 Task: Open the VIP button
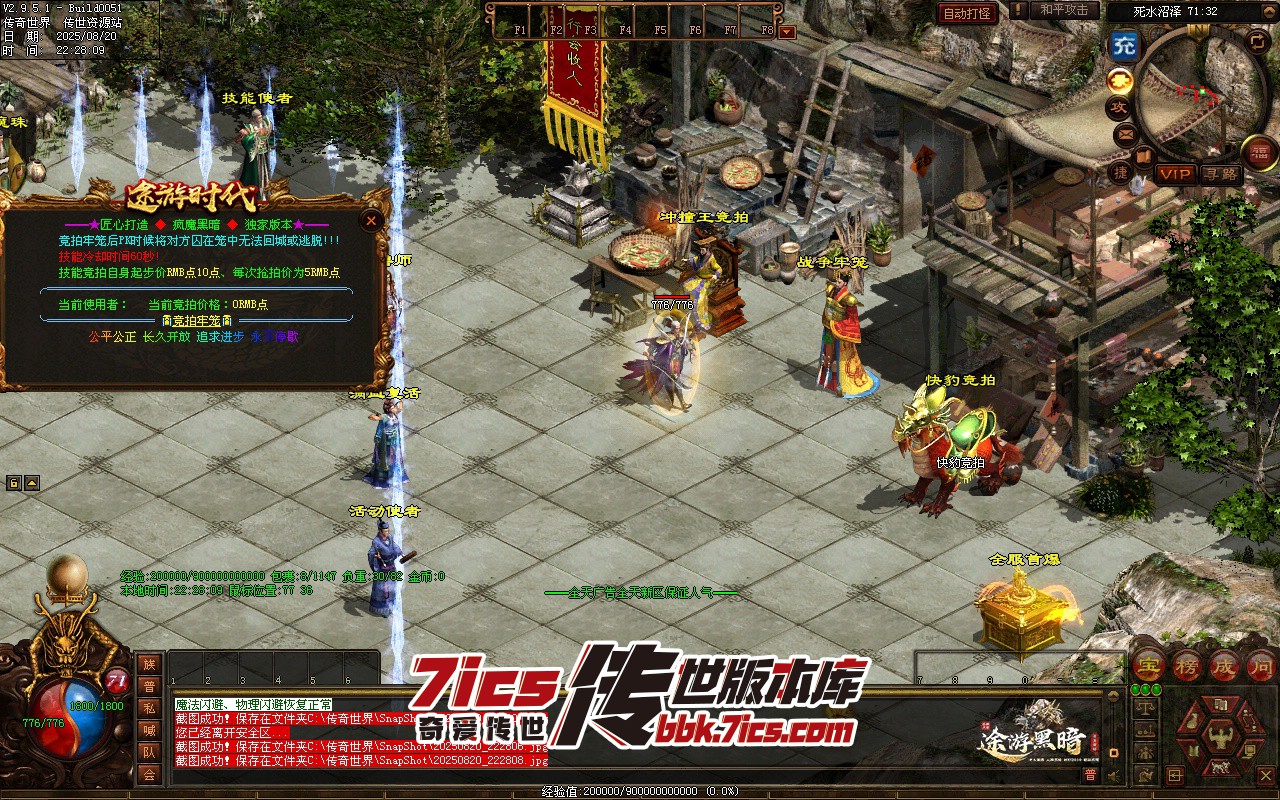click(x=1176, y=174)
